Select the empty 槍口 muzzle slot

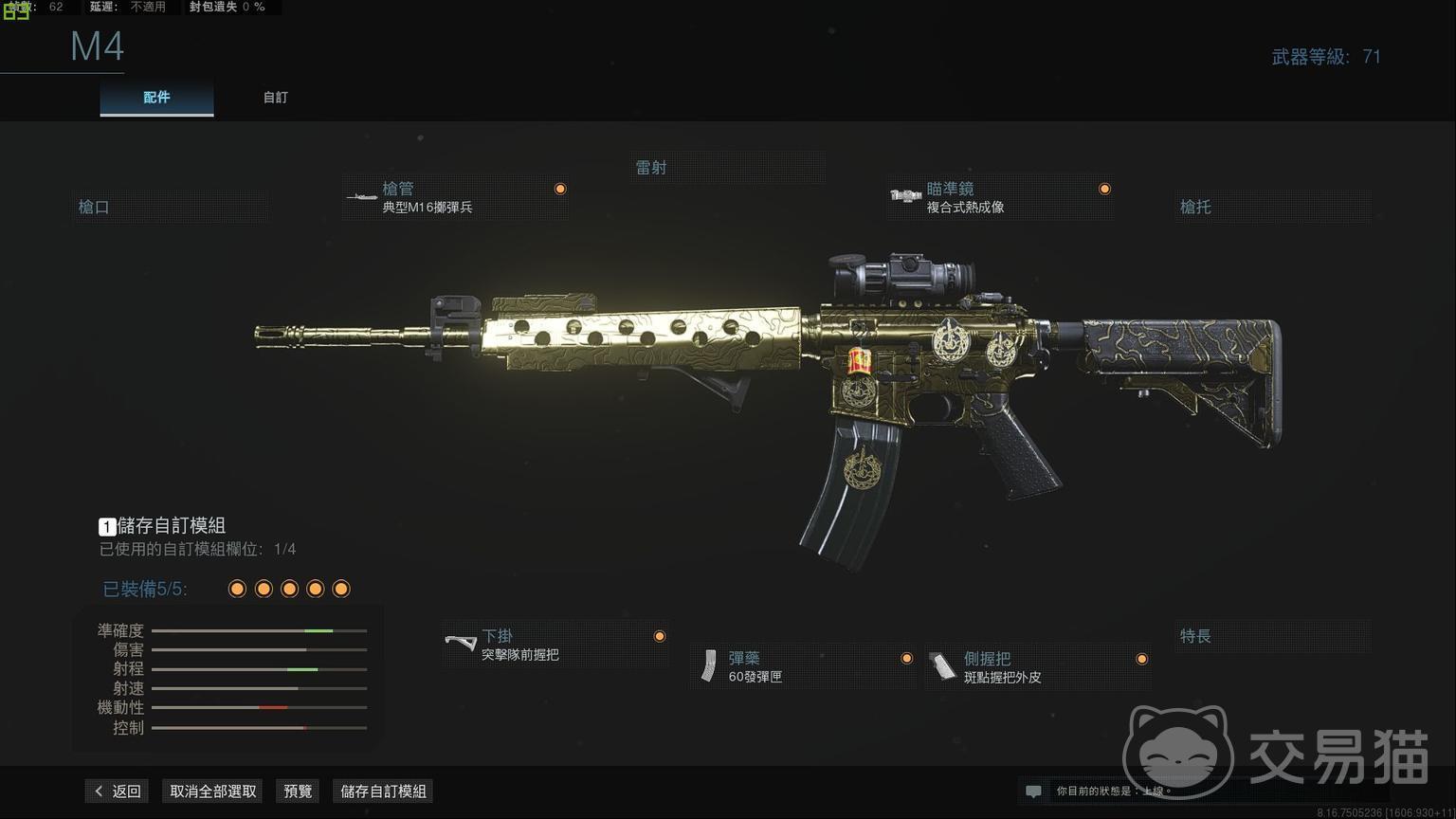[171, 207]
